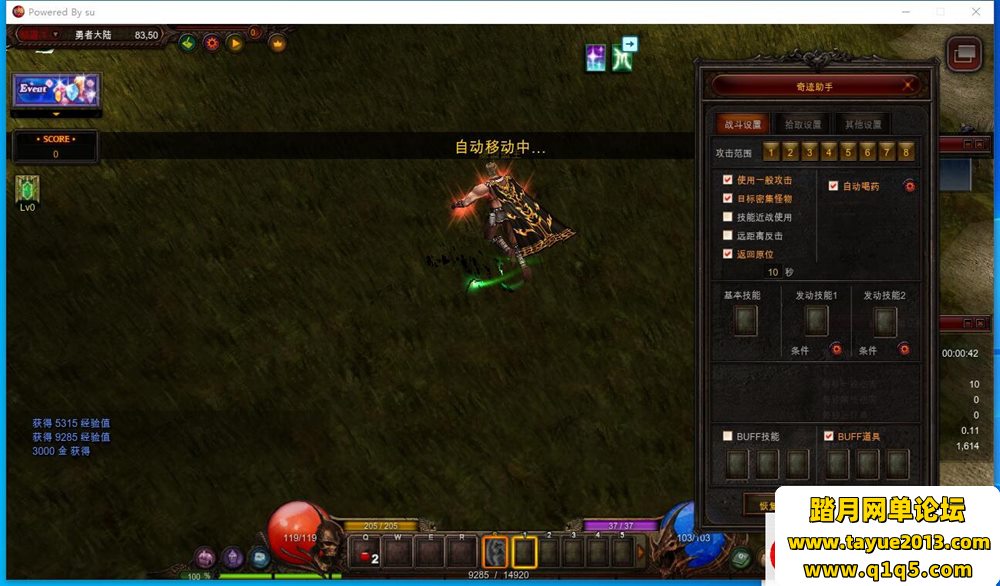Open the 其他设置 tab
Image resolution: width=1000 pixels, height=586 pixels.
(862, 125)
